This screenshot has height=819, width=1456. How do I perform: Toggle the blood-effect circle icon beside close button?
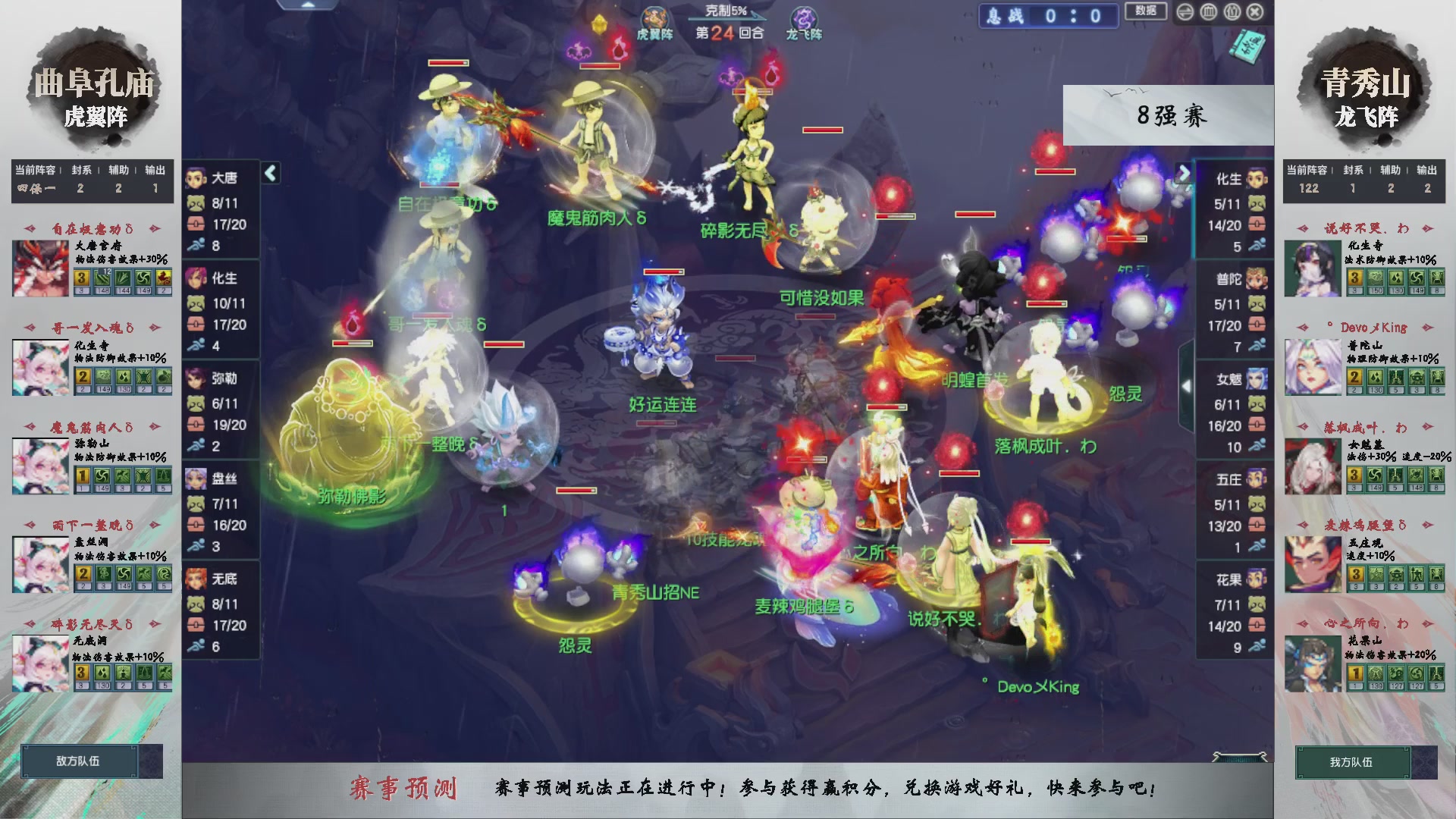[1231, 12]
